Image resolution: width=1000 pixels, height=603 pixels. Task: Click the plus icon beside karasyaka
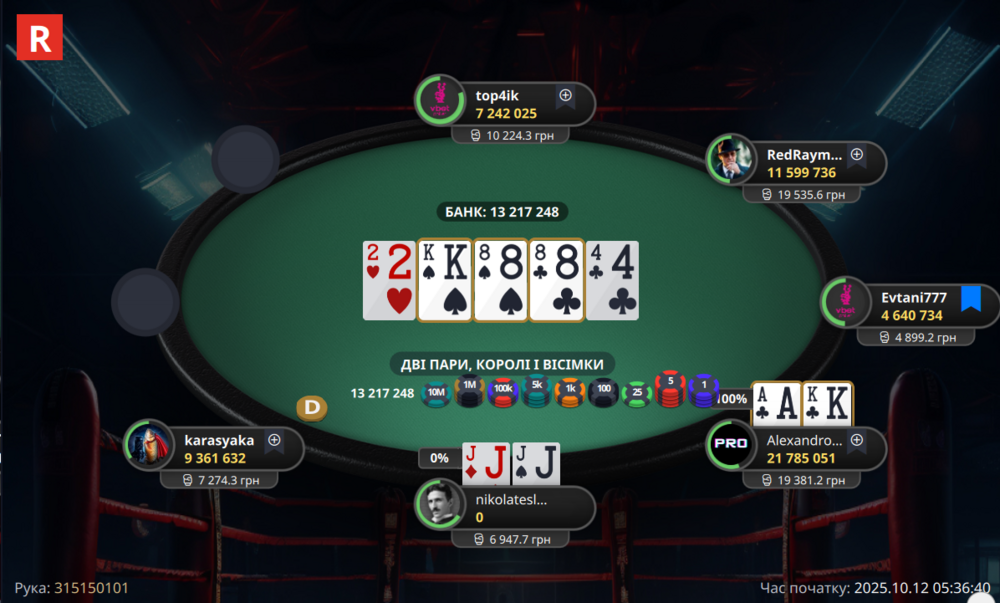[x=273, y=440]
